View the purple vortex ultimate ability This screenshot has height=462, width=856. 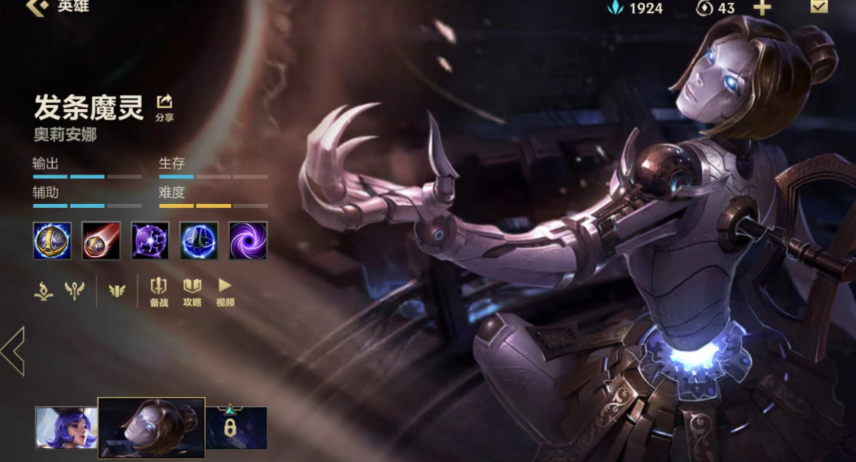click(x=248, y=241)
